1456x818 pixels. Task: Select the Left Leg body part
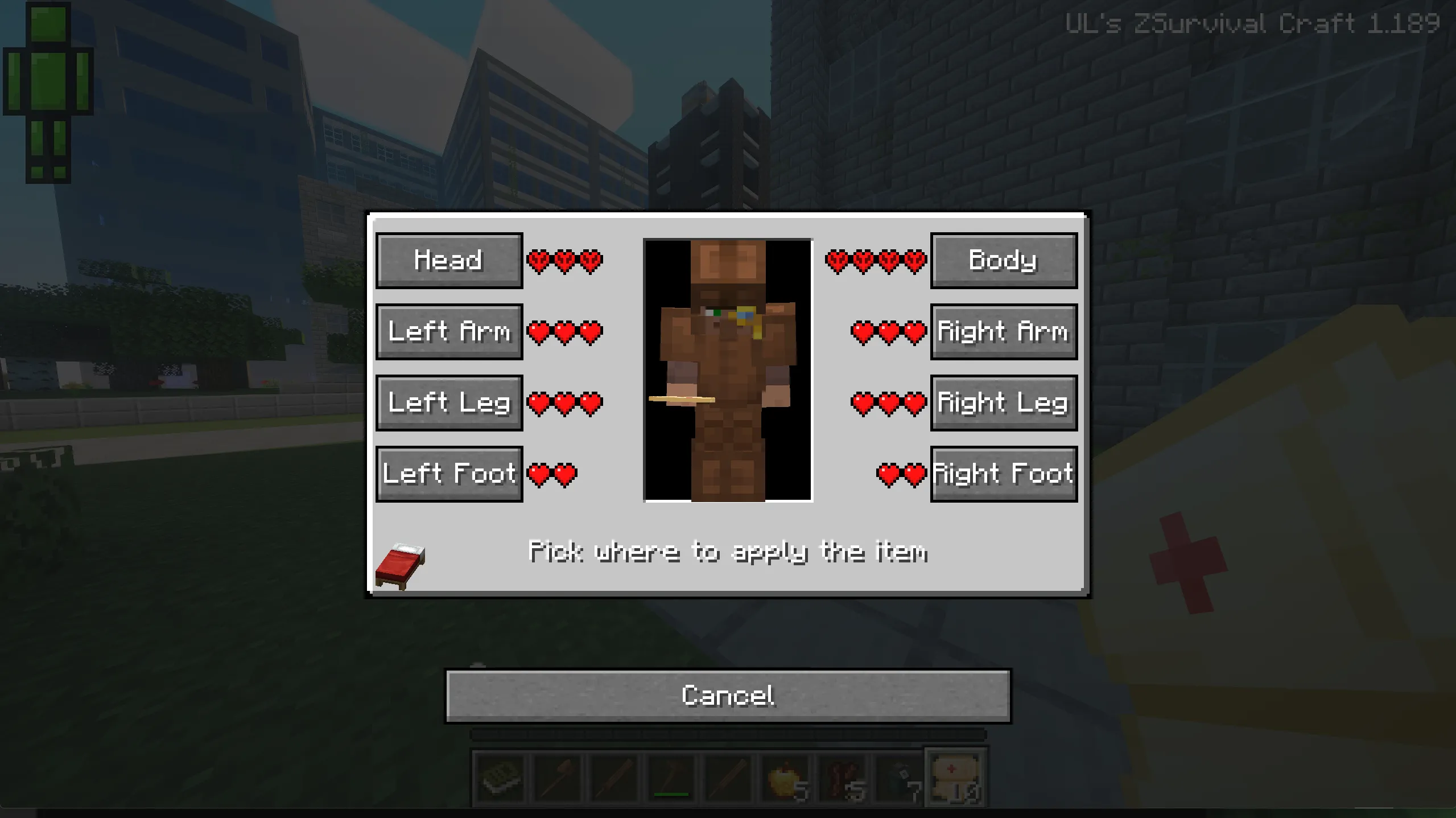[449, 403]
